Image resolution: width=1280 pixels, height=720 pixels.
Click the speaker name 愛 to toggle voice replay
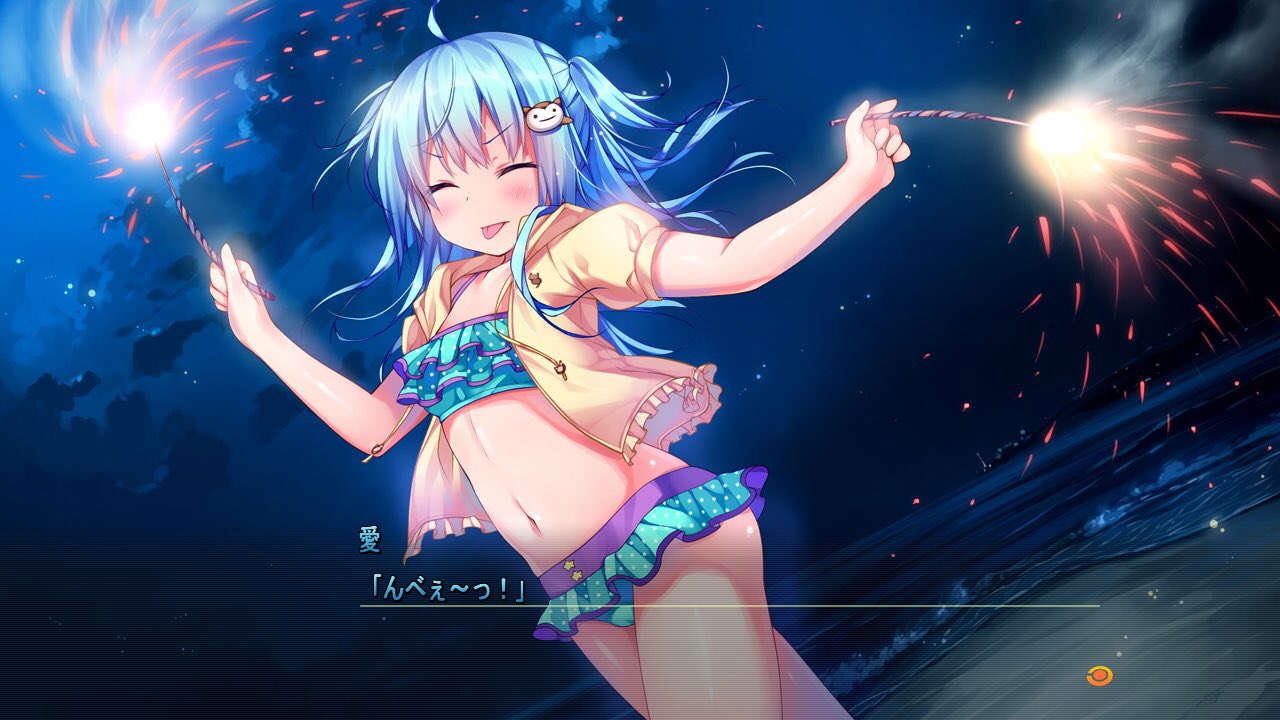pyautogui.click(x=368, y=538)
